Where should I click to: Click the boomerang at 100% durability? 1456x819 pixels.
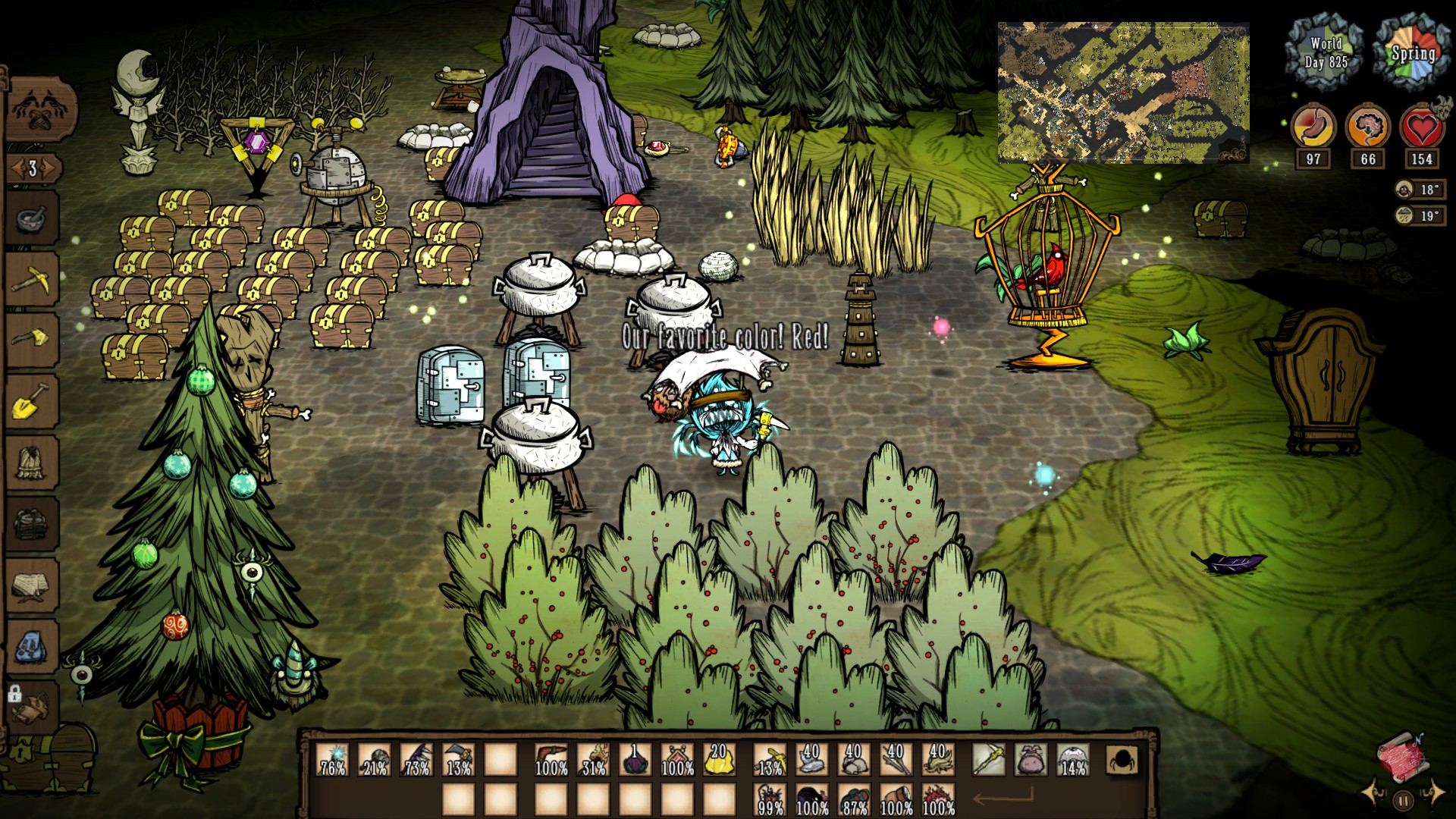point(551,758)
